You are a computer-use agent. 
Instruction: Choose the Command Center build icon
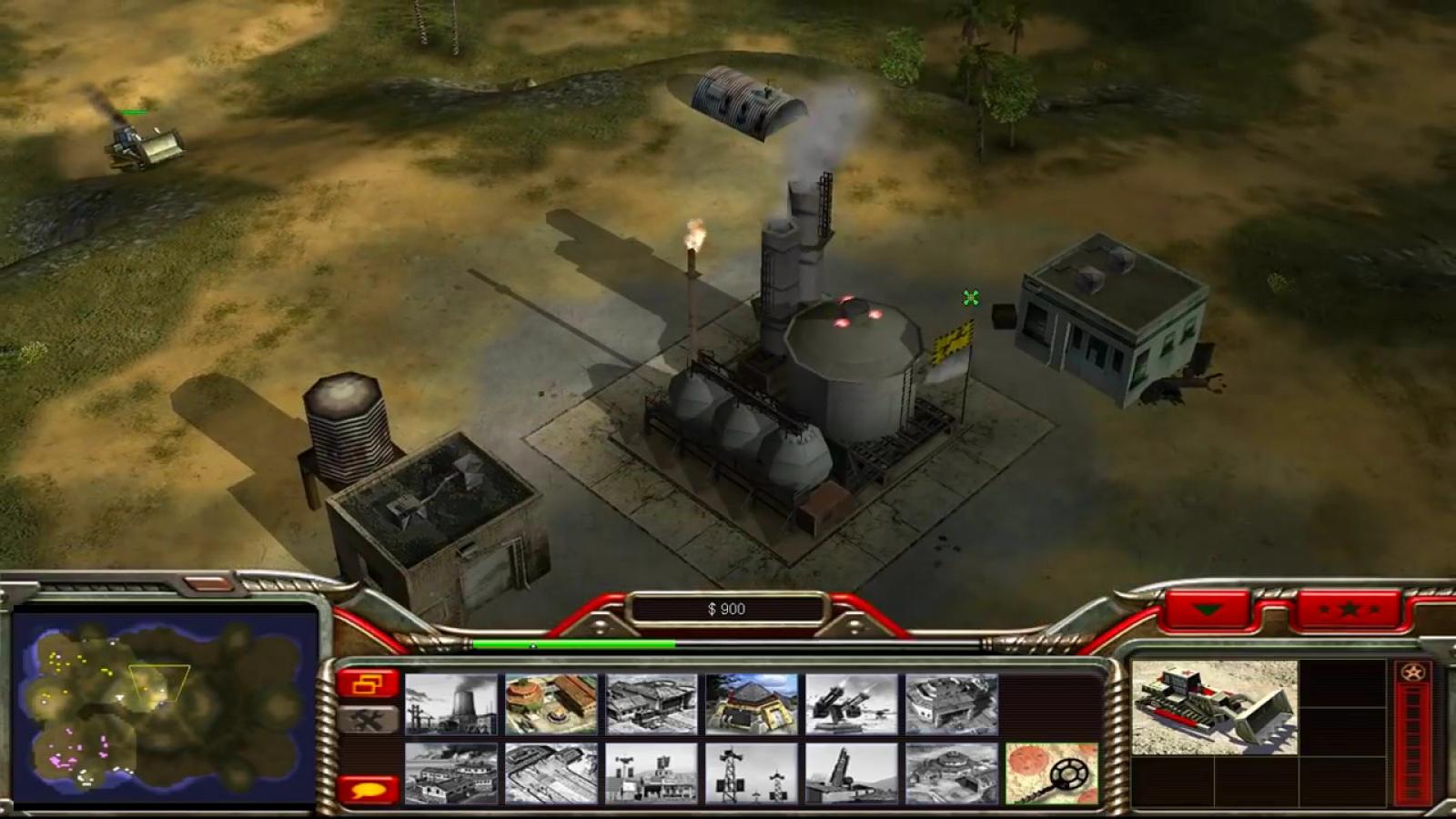(x=952, y=773)
